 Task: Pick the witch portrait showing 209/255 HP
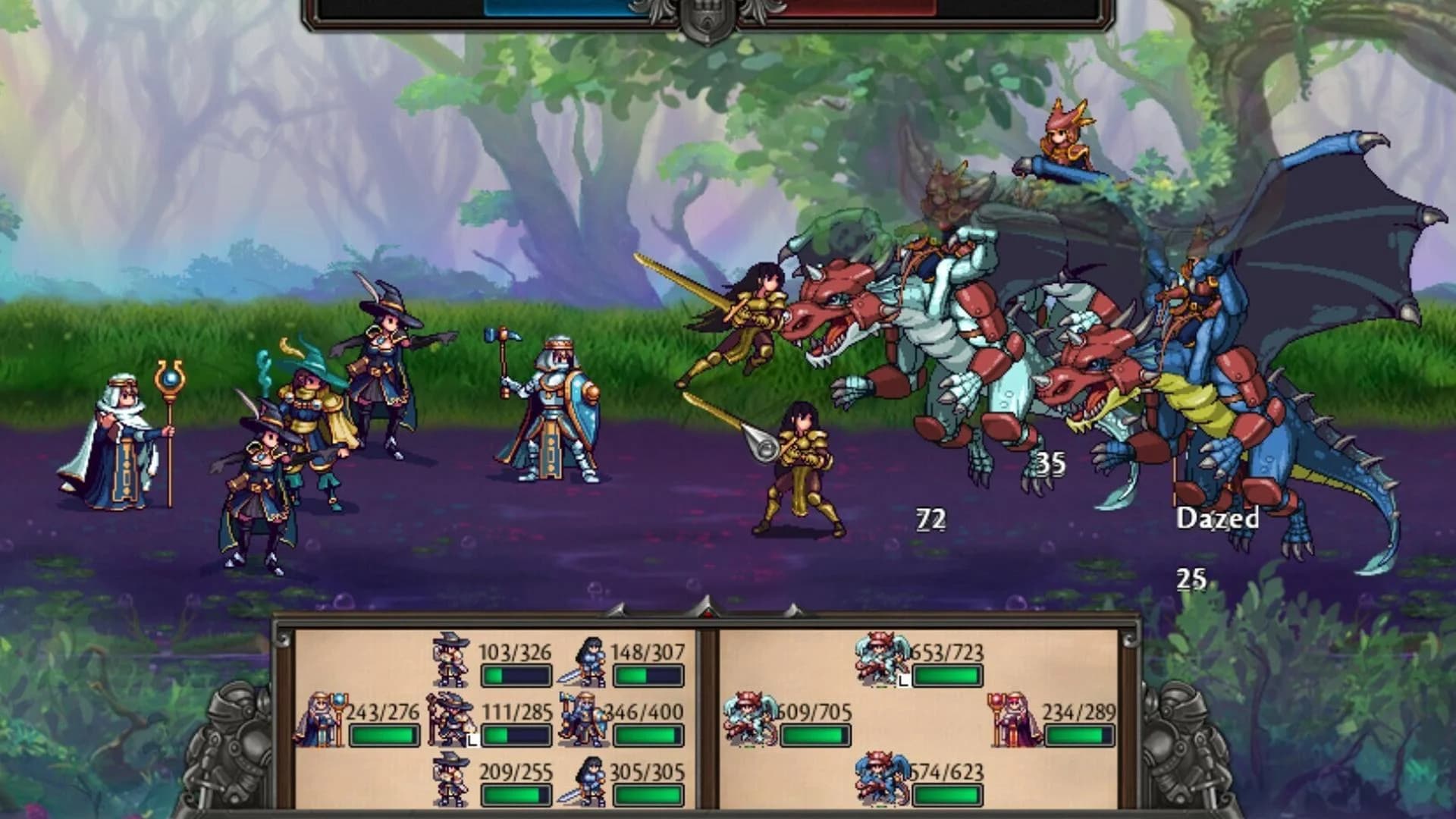tap(450, 779)
